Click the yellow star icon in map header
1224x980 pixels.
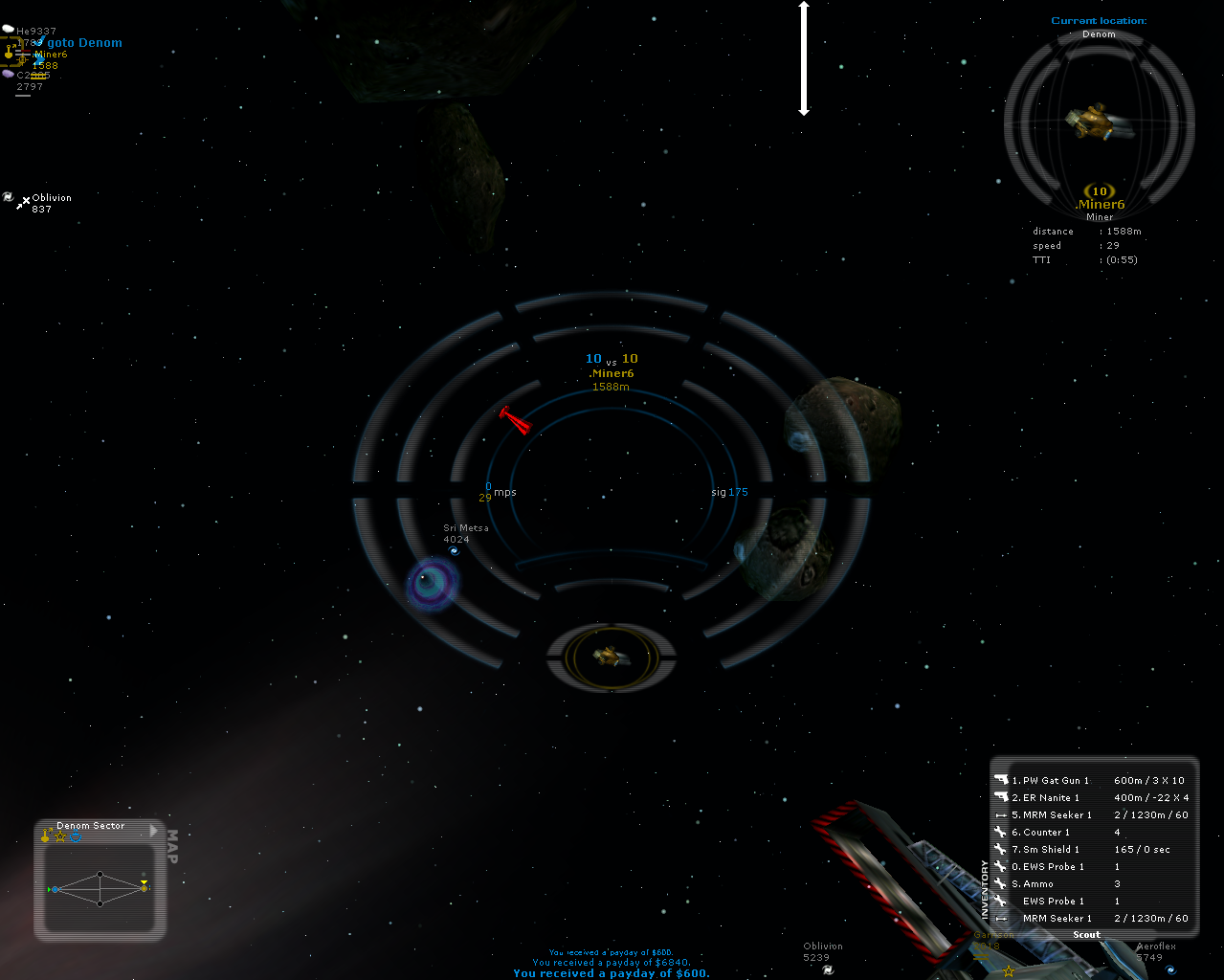(x=60, y=837)
